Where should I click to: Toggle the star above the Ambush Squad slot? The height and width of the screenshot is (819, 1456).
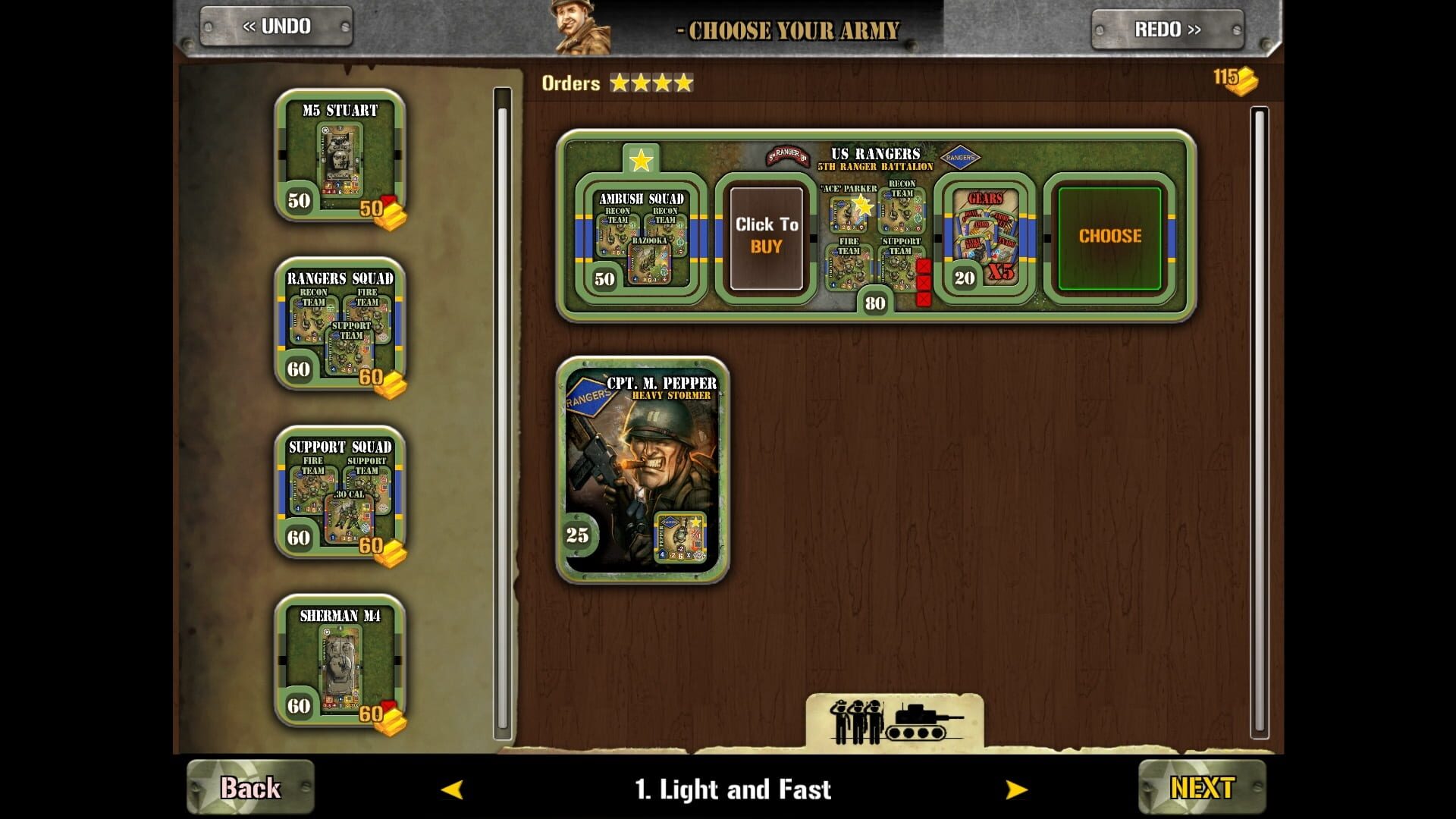click(643, 161)
